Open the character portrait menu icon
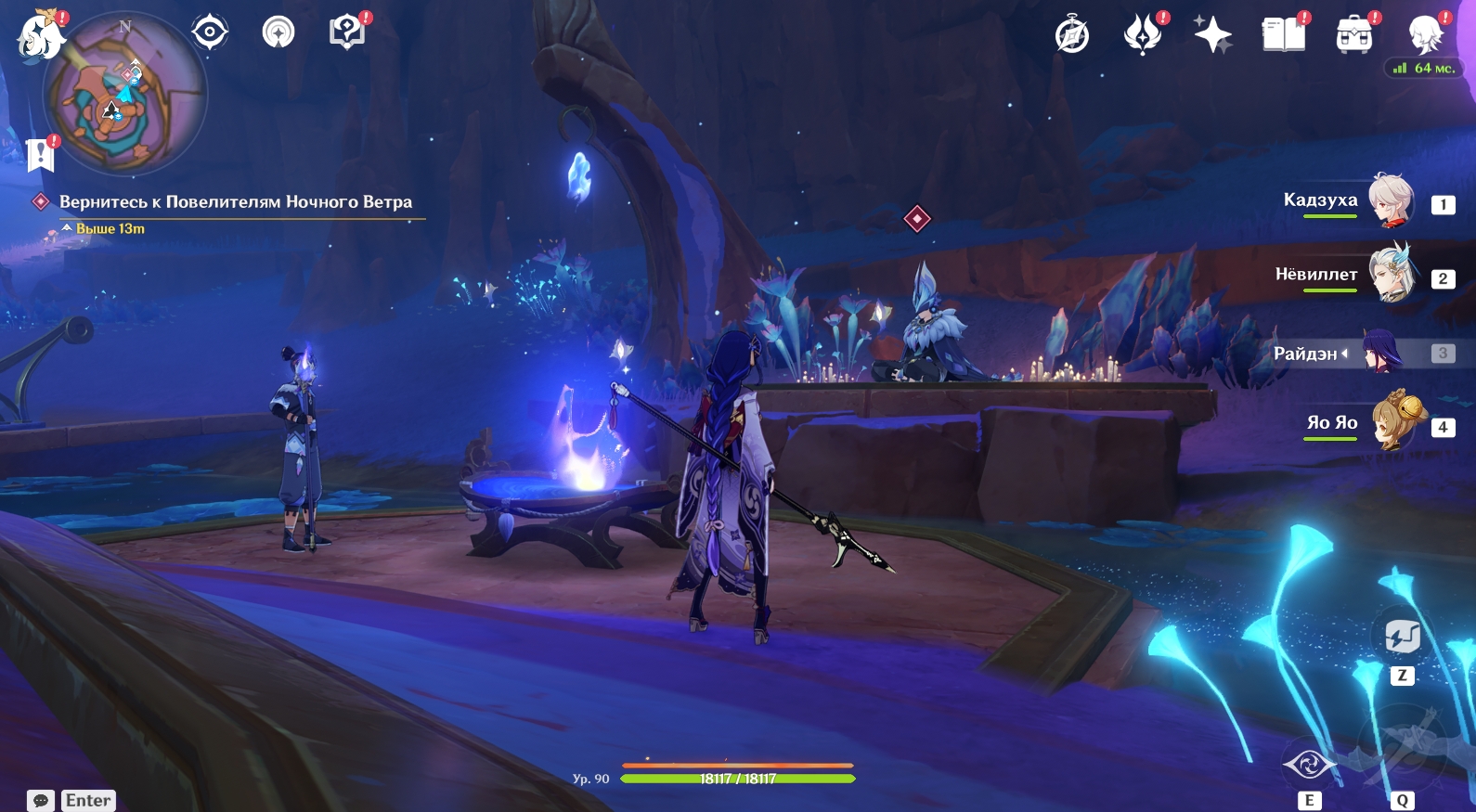Image resolution: width=1476 pixels, height=812 pixels. click(1425, 35)
